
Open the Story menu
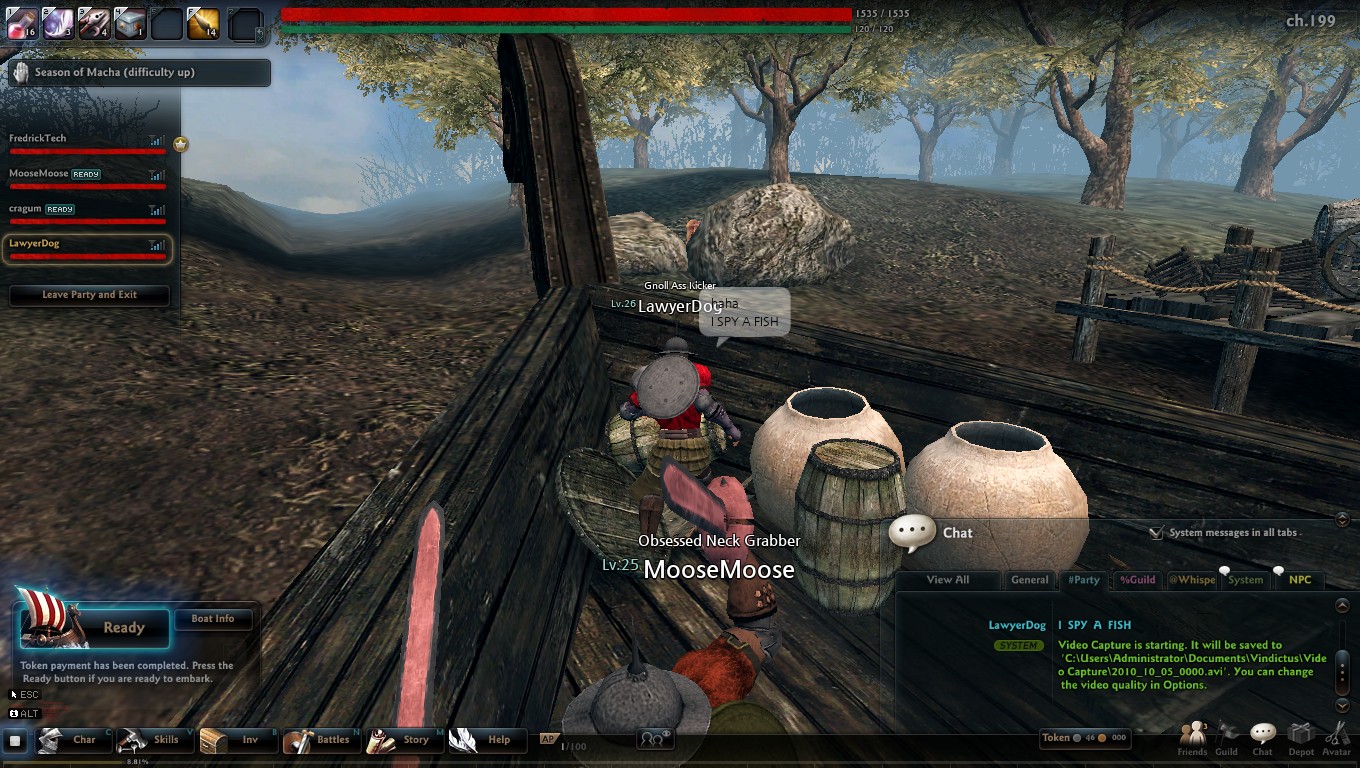[402, 740]
